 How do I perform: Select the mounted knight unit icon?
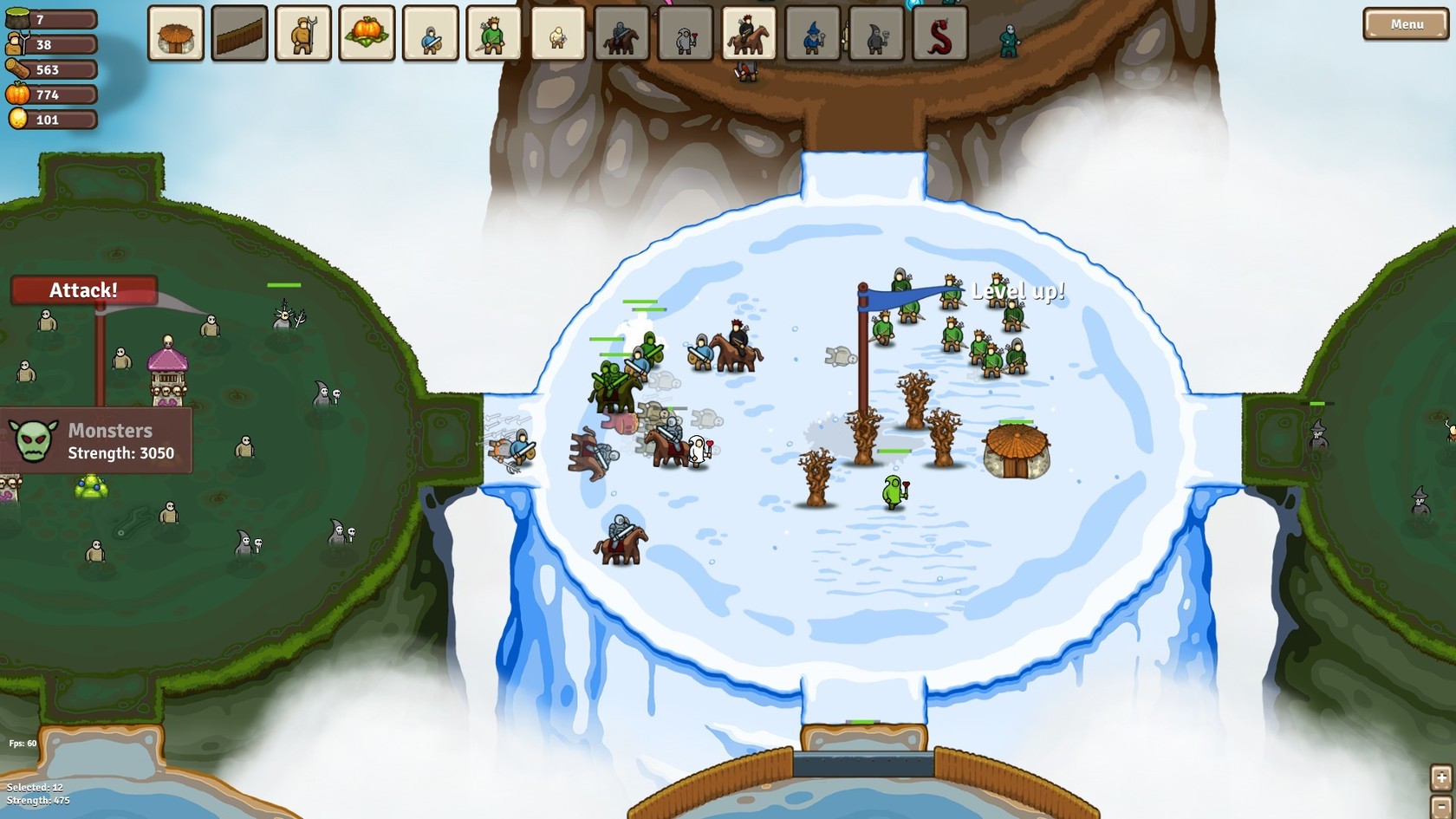pos(621,33)
